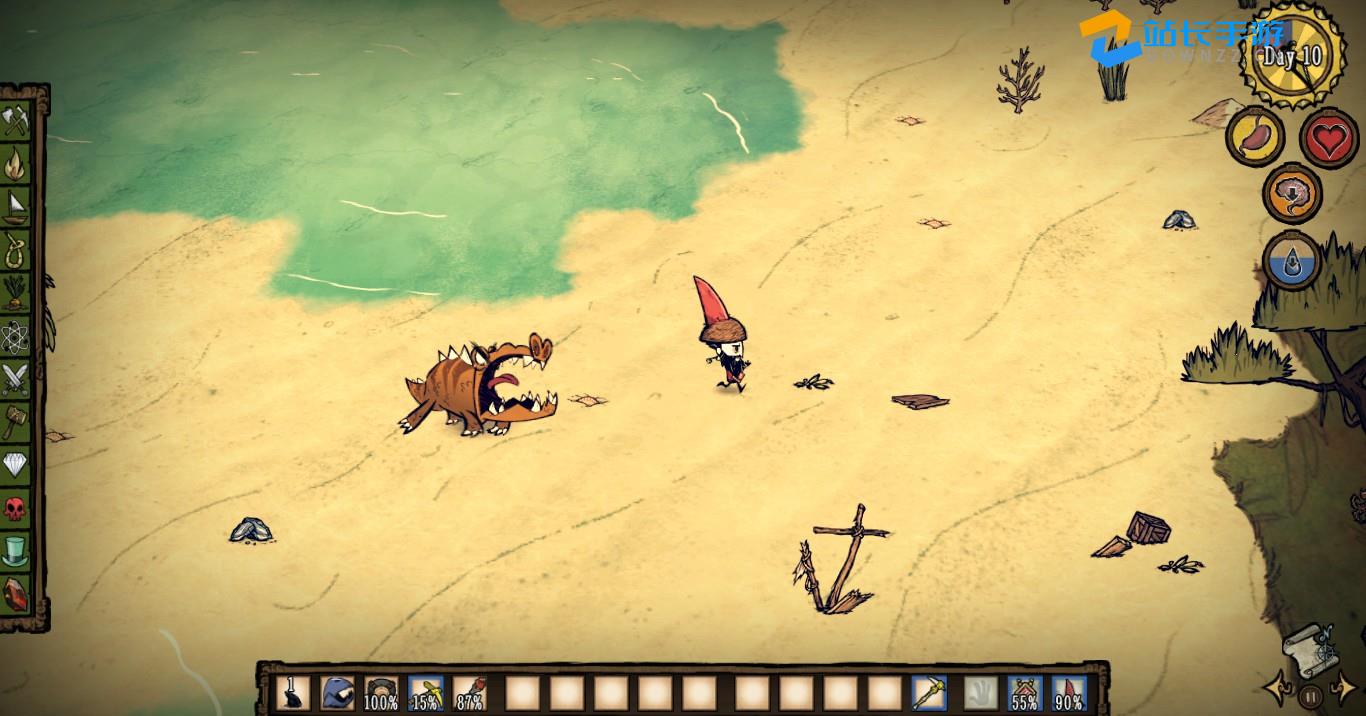Open the Science atom crafting tab
The height and width of the screenshot is (716, 1366).
16,334
